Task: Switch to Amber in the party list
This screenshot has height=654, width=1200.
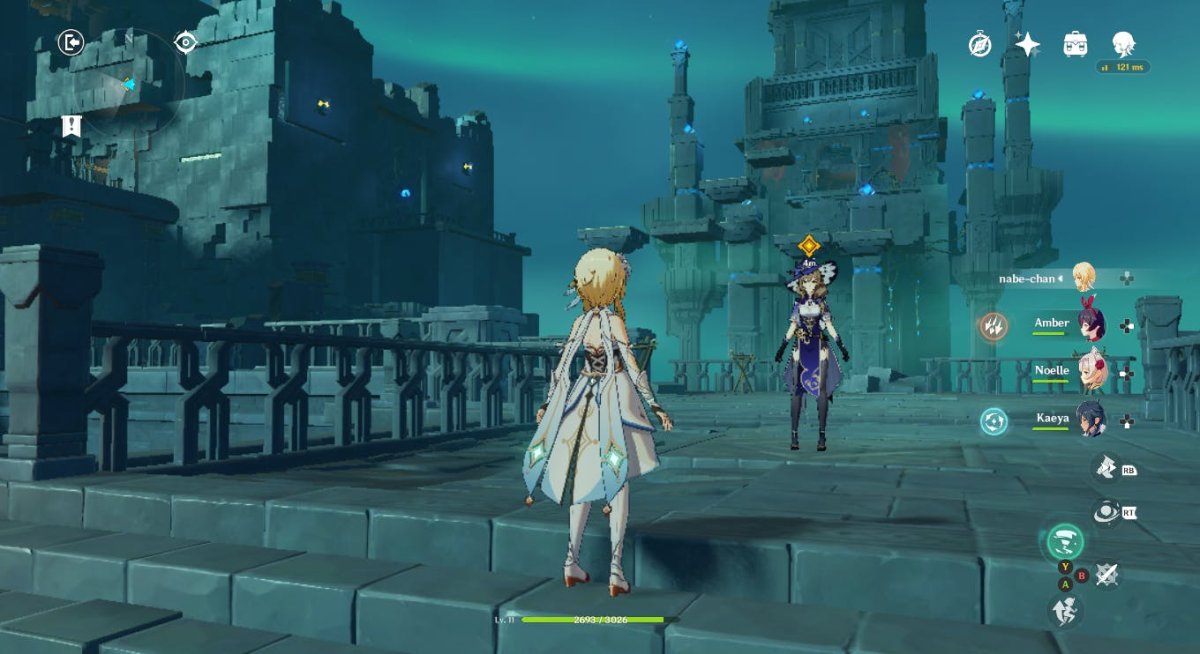Action: tap(1089, 324)
